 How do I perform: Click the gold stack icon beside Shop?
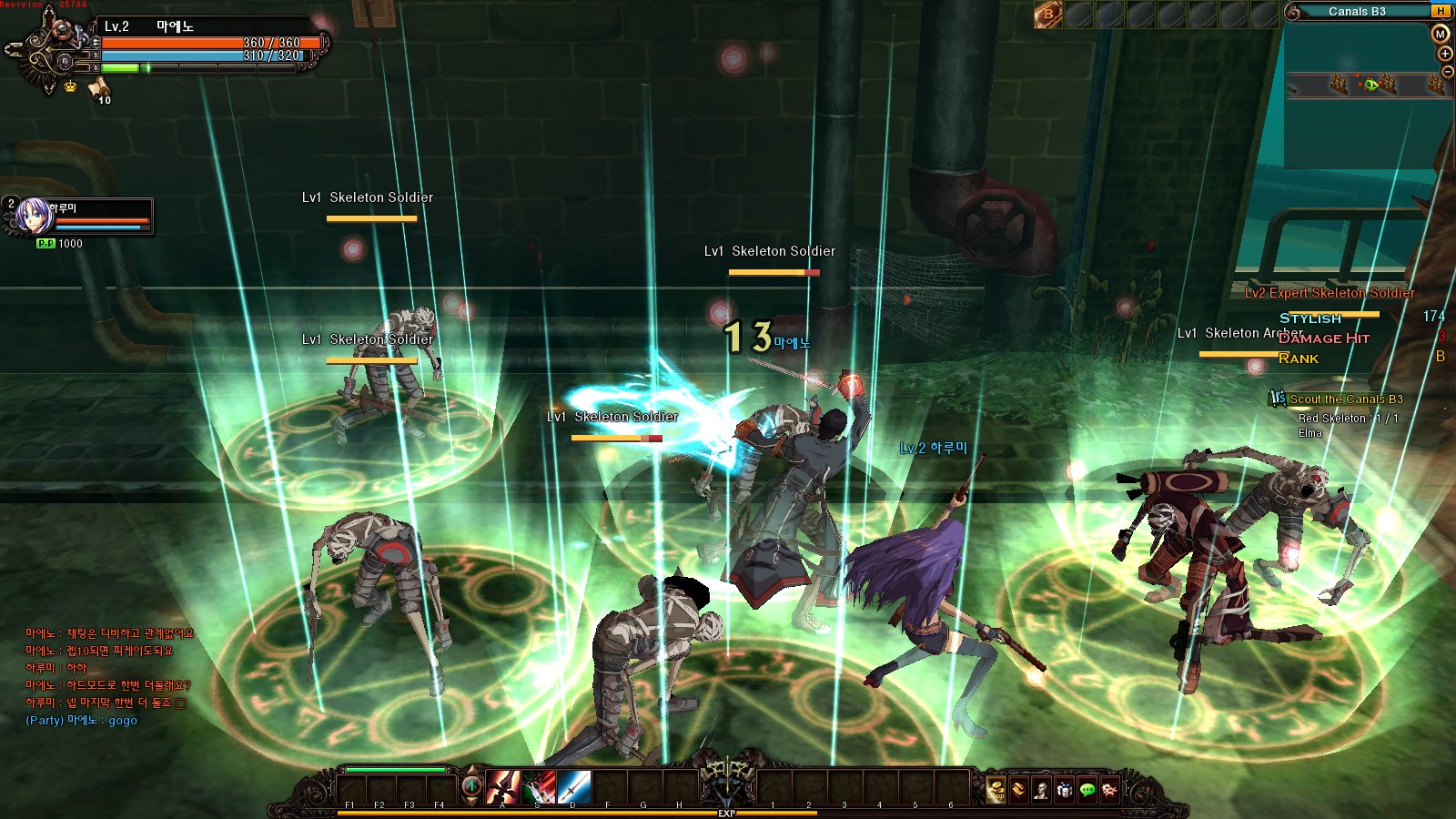(1018, 790)
